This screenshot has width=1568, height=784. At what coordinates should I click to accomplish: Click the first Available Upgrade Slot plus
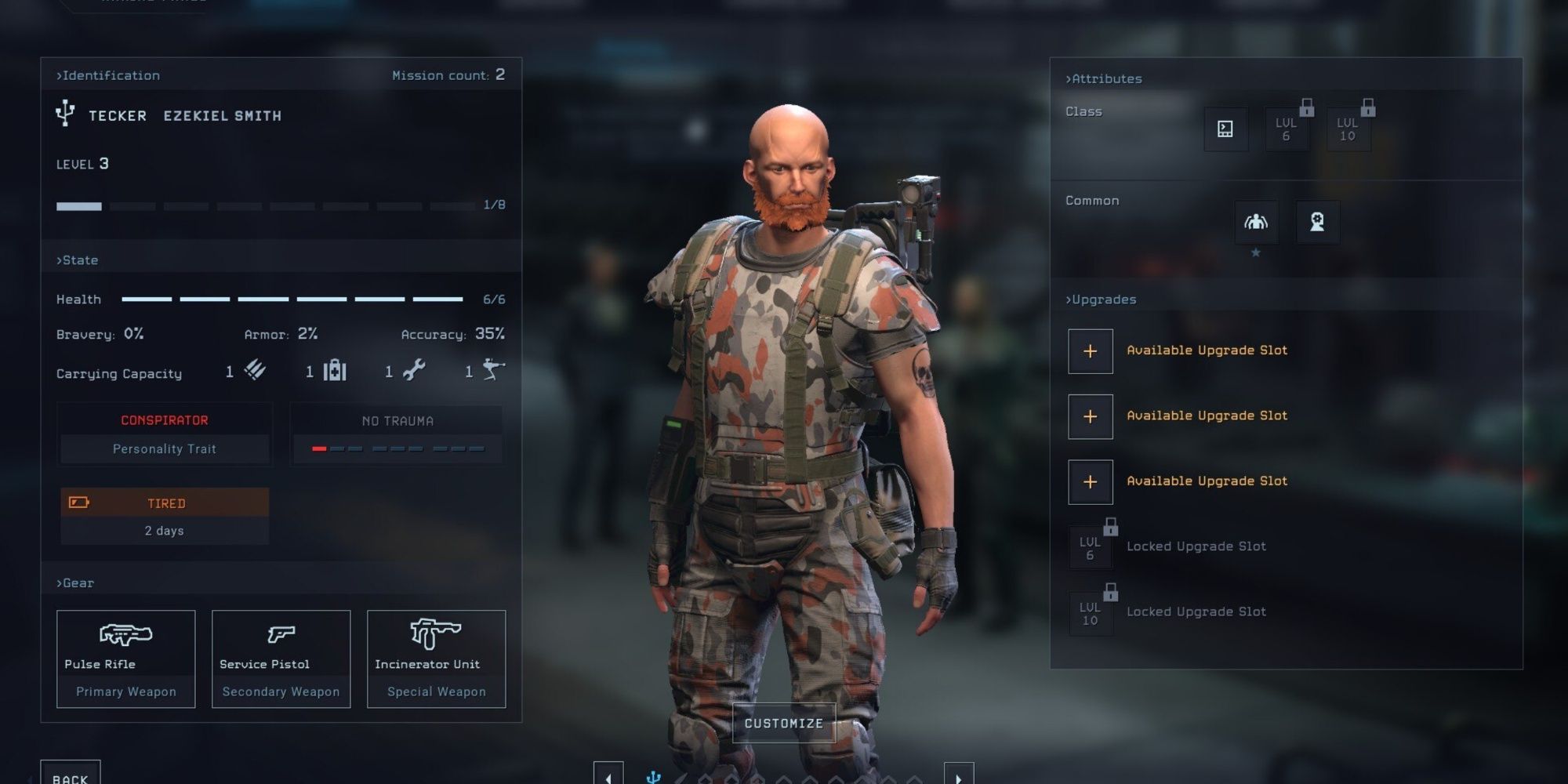[1090, 350]
